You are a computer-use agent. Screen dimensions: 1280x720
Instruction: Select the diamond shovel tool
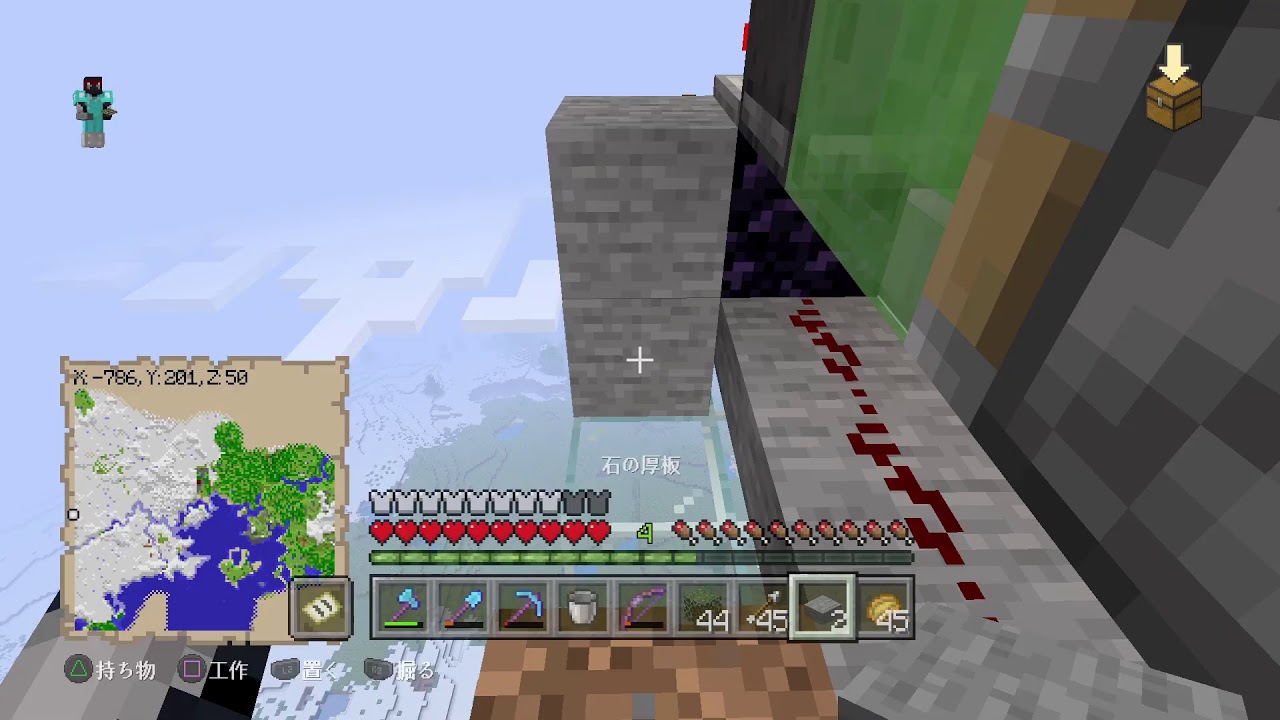pos(461,605)
